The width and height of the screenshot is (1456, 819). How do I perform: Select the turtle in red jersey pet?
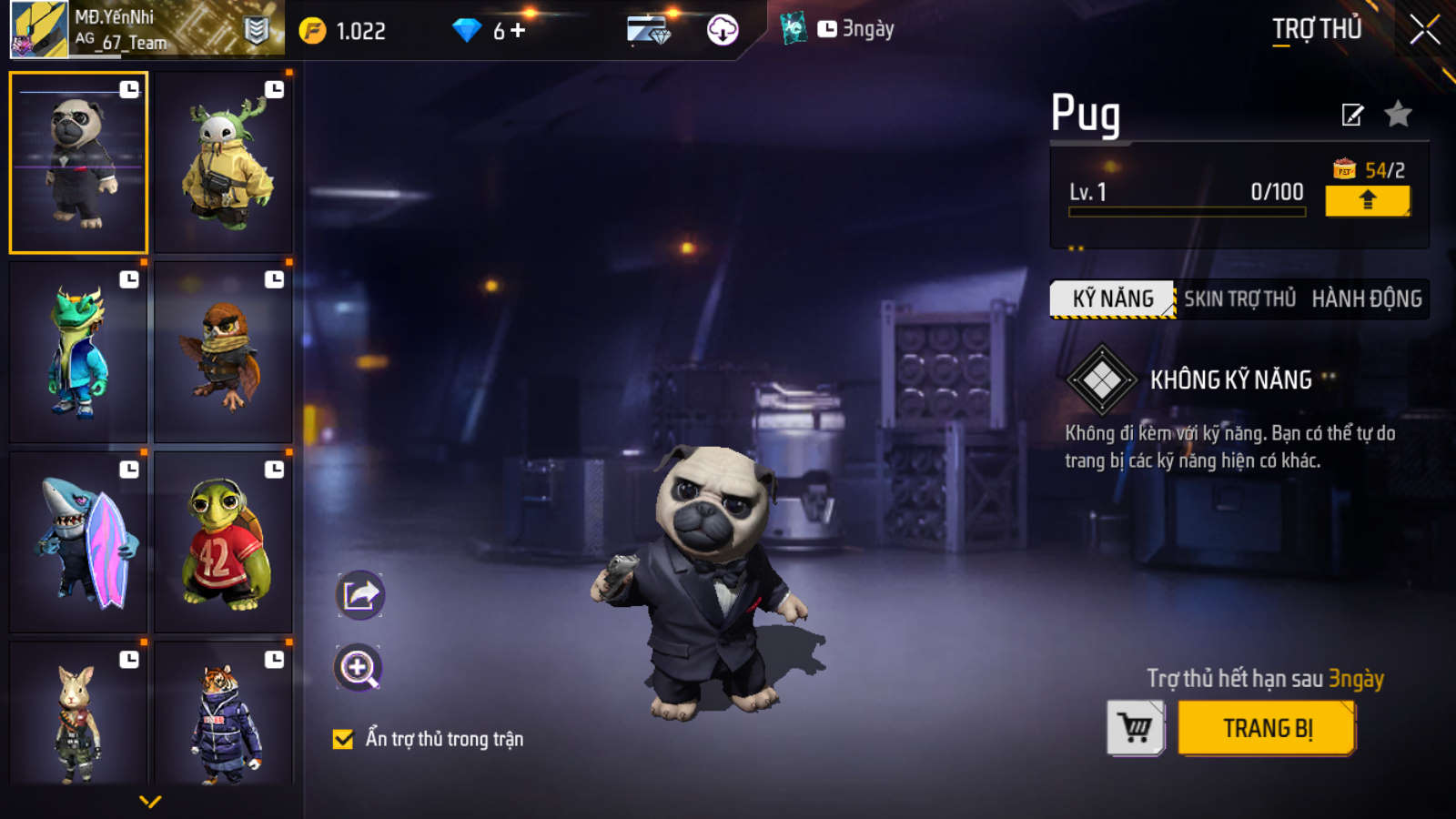223,542
